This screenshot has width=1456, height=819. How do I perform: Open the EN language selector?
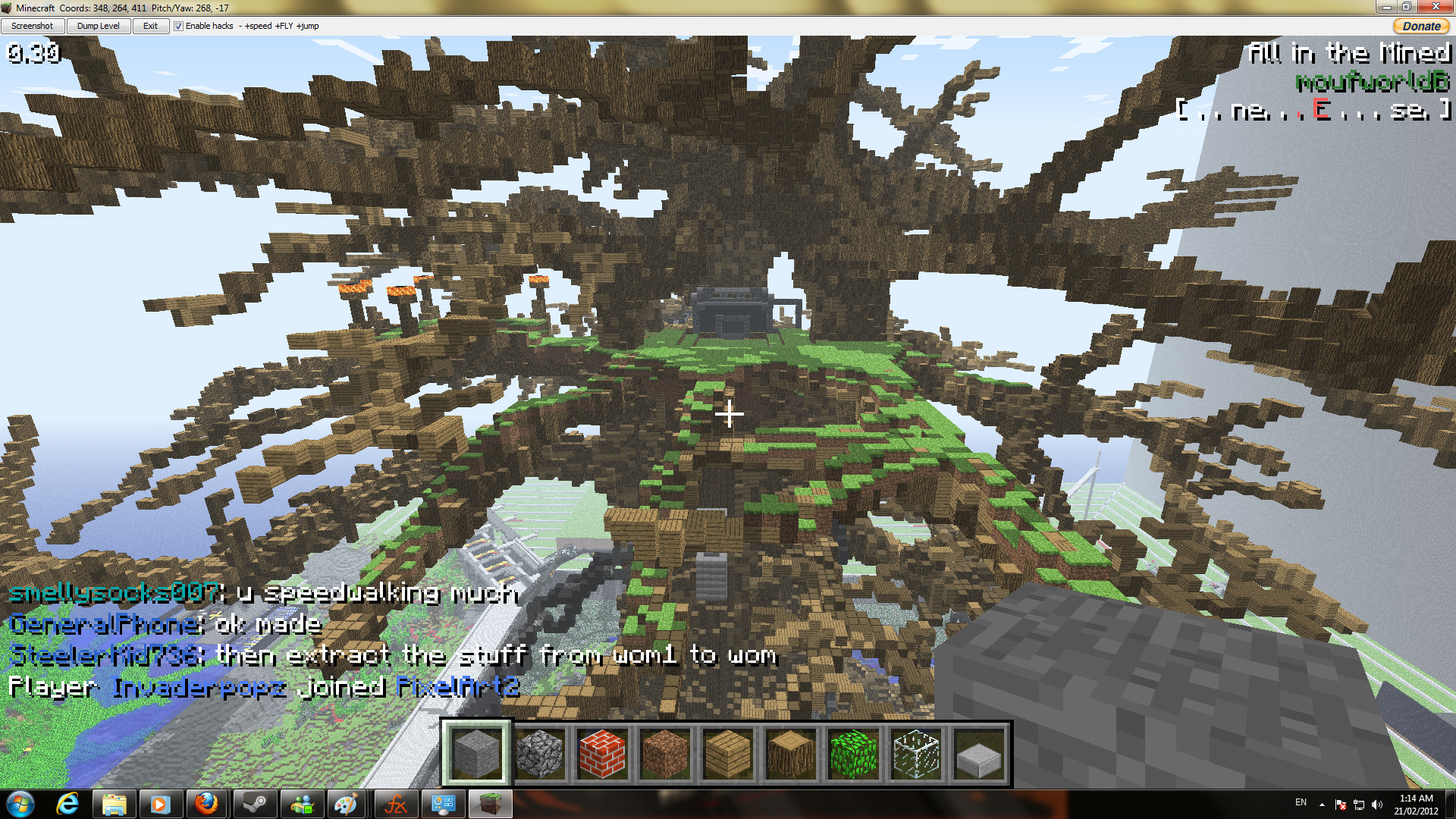click(x=1301, y=802)
